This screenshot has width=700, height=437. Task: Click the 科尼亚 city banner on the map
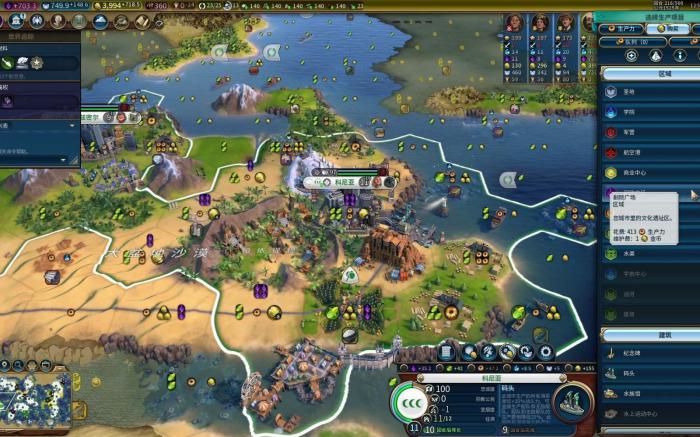tap(347, 183)
